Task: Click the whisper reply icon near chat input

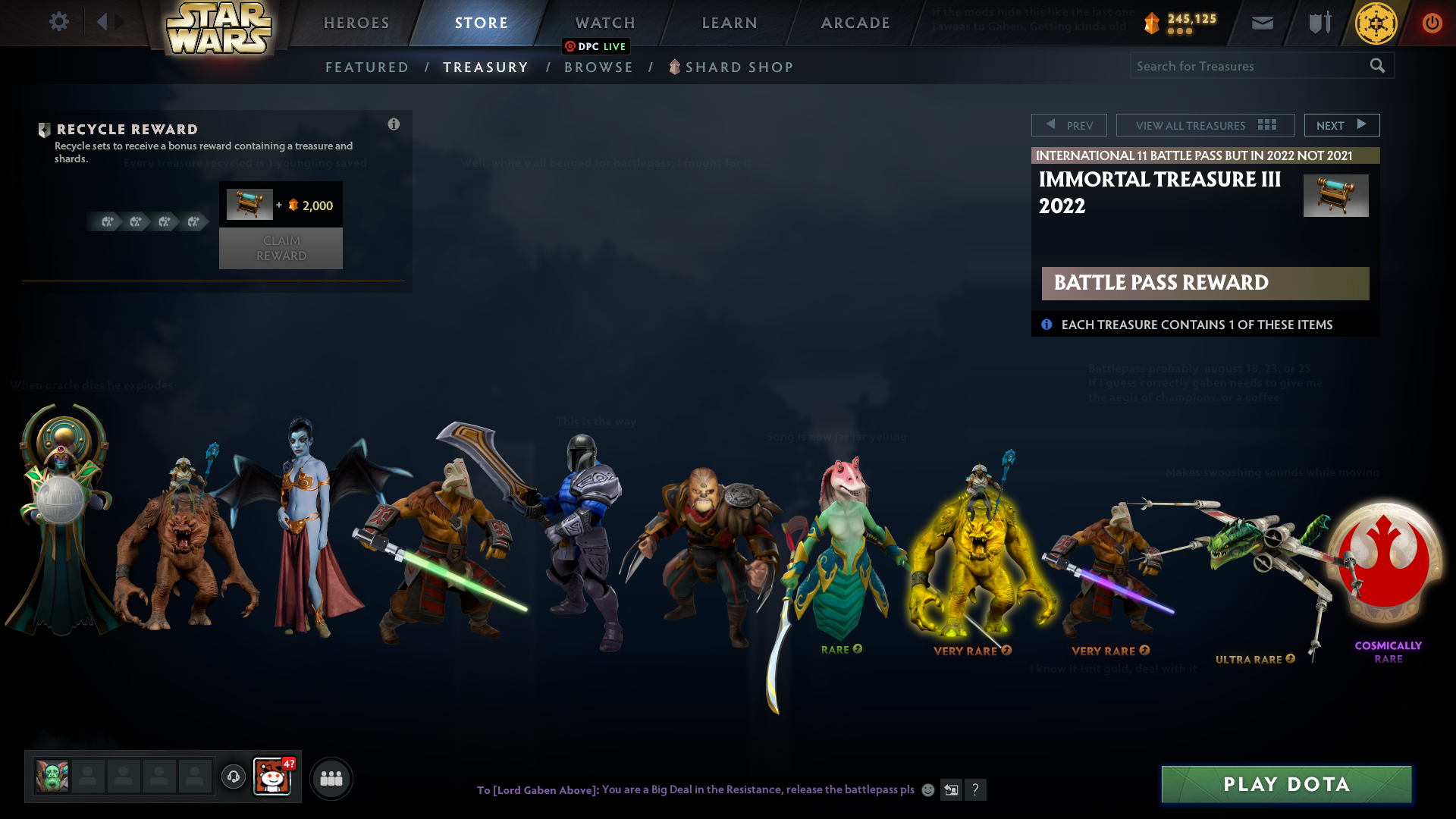Action: pyautogui.click(x=951, y=790)
